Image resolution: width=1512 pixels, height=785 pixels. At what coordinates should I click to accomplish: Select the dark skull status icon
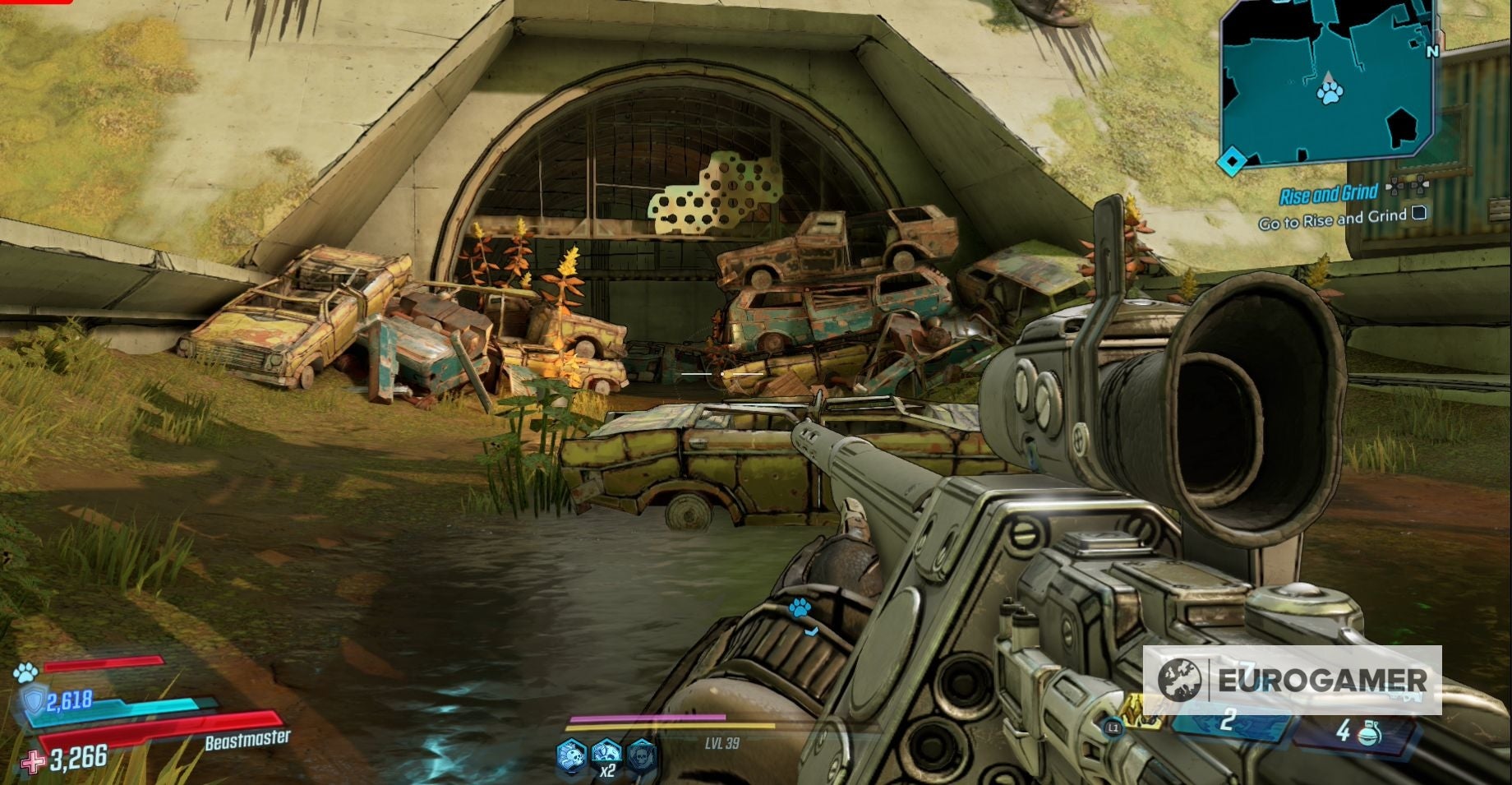642,755
